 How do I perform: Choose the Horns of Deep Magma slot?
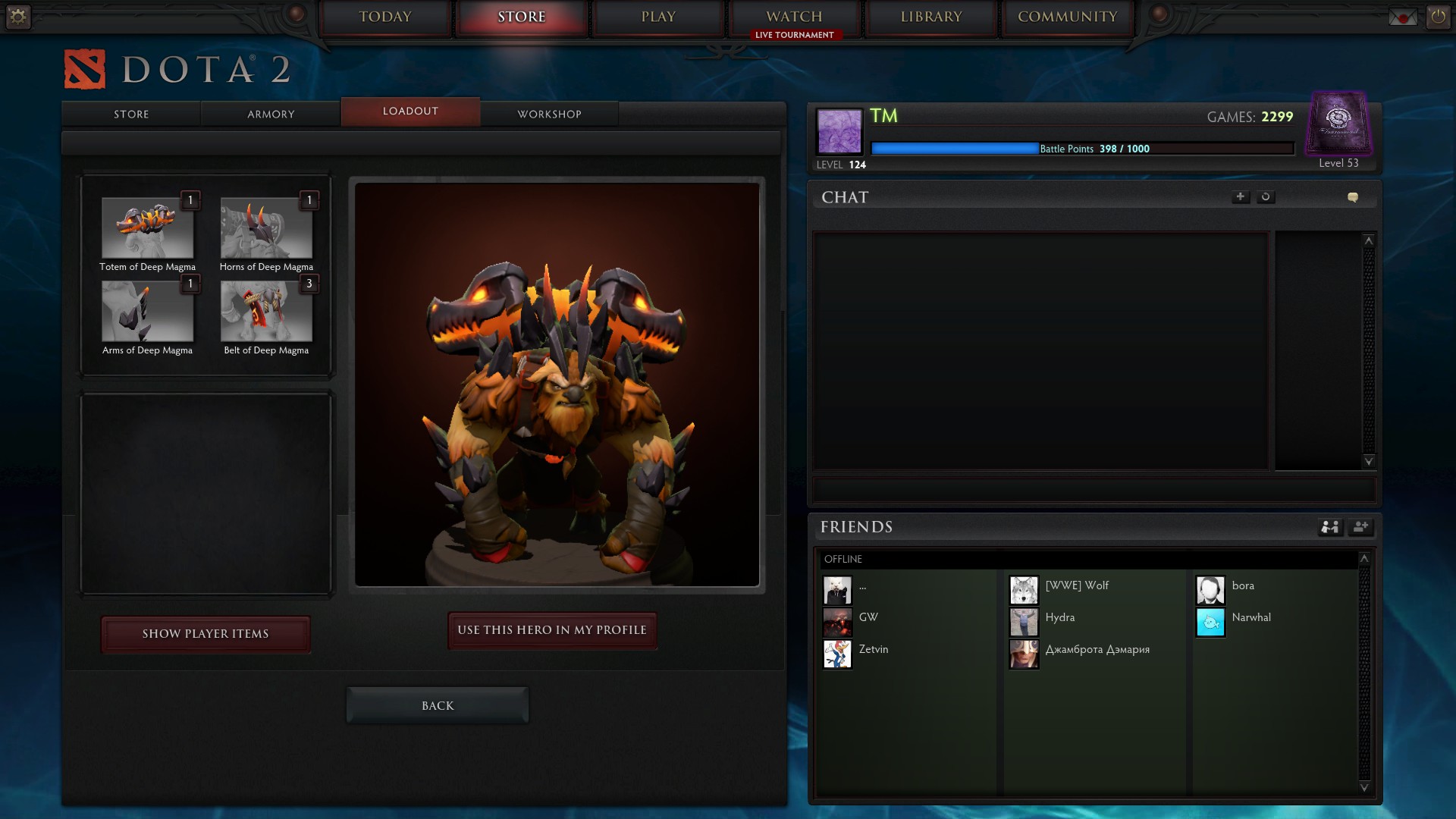pyautogui.click(x=266, y=228)
